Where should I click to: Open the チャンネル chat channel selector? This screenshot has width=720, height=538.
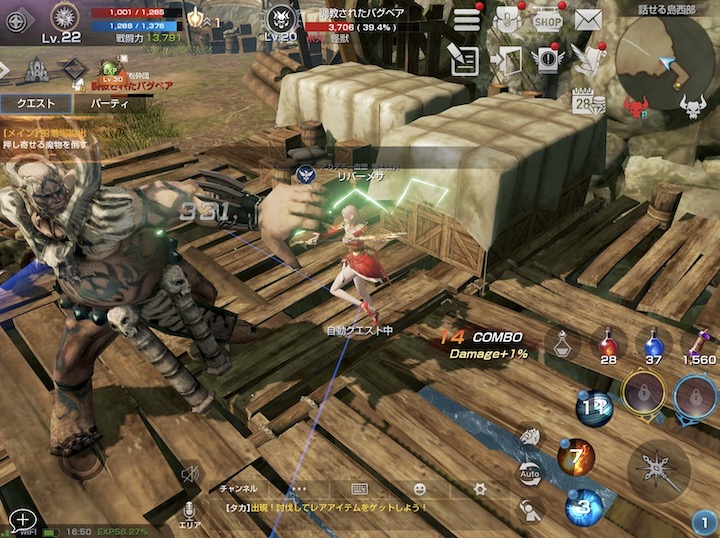238,488
